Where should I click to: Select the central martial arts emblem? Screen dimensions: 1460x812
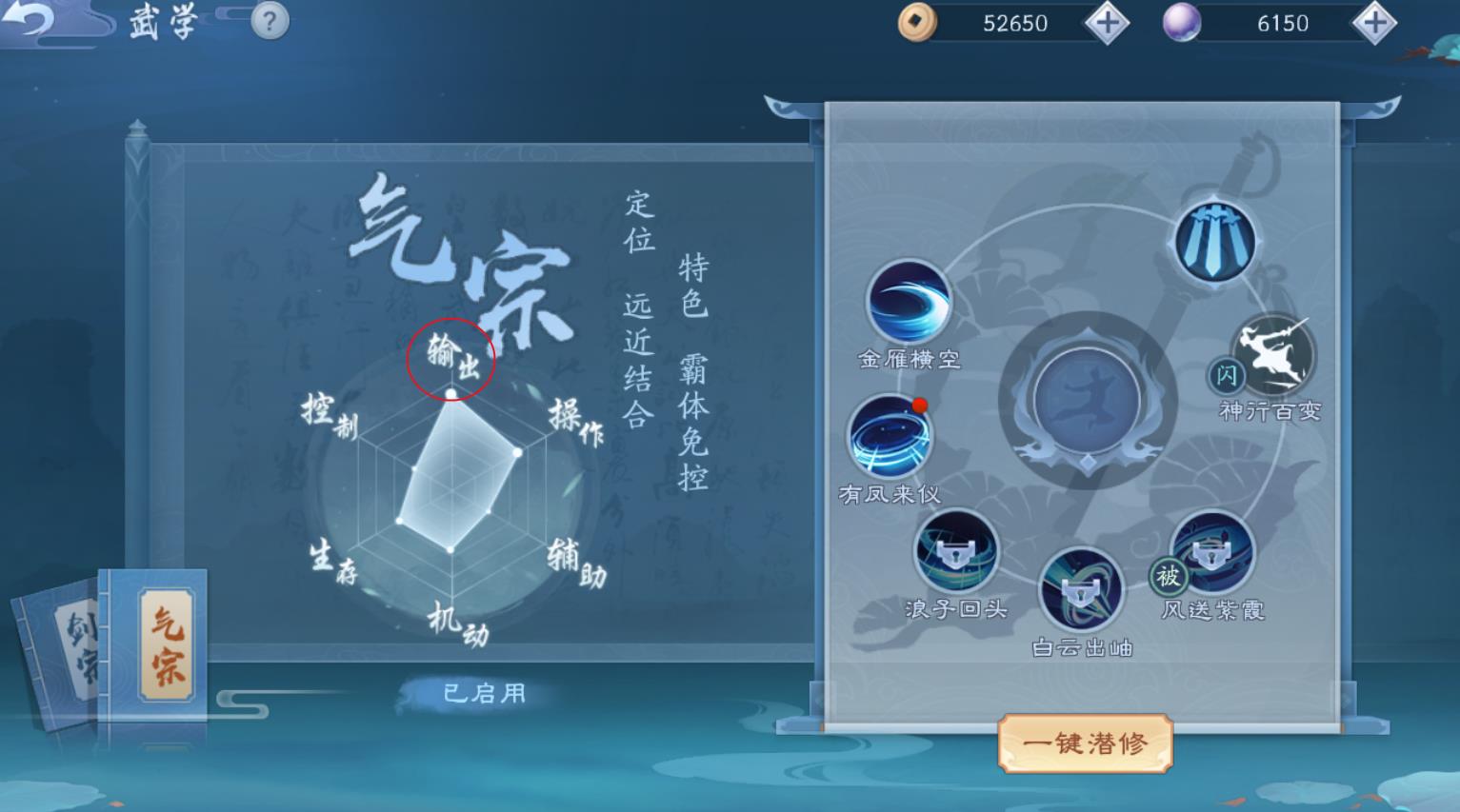[1089, 400]
